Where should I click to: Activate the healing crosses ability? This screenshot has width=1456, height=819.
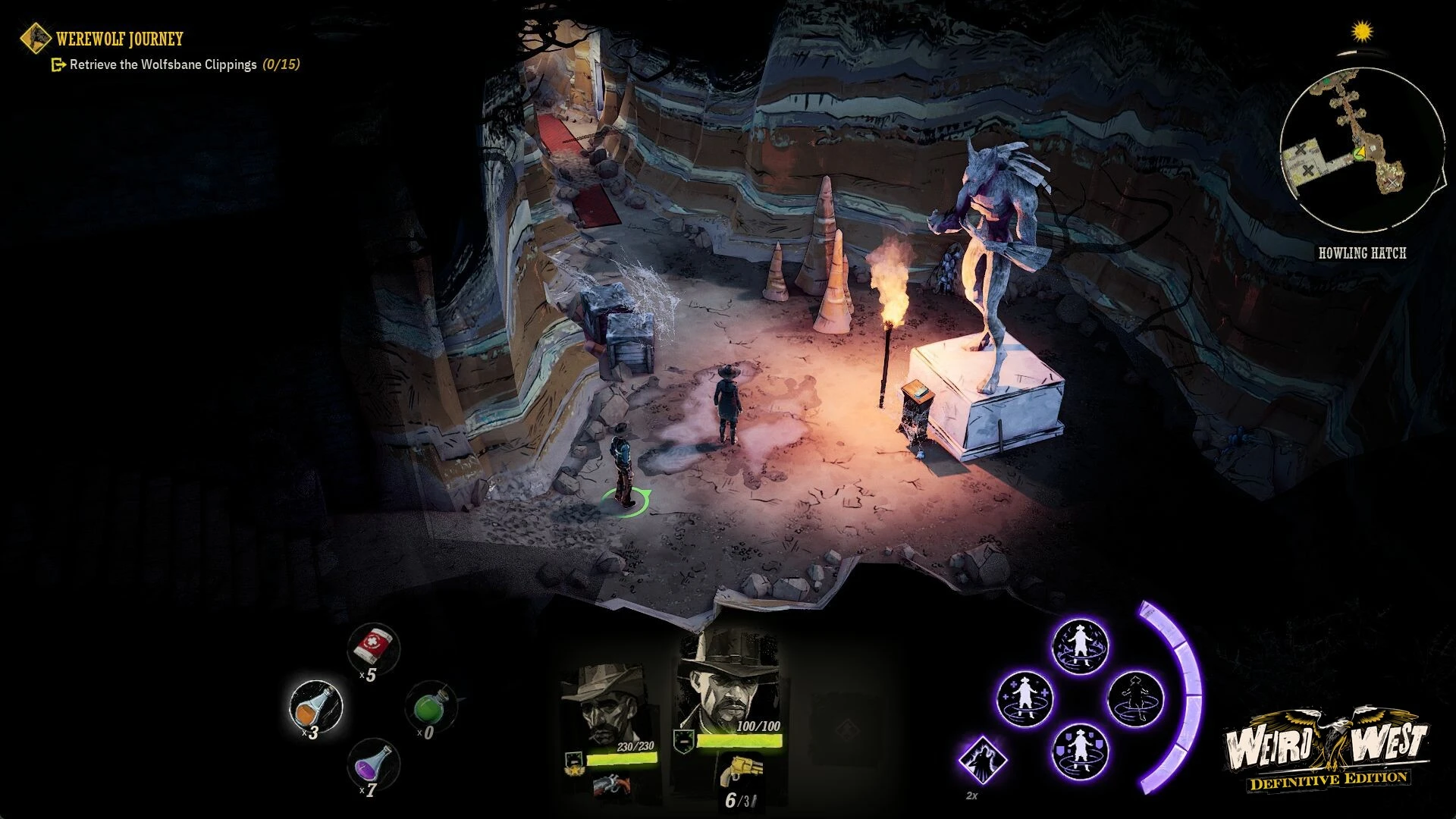point(1024,698)
